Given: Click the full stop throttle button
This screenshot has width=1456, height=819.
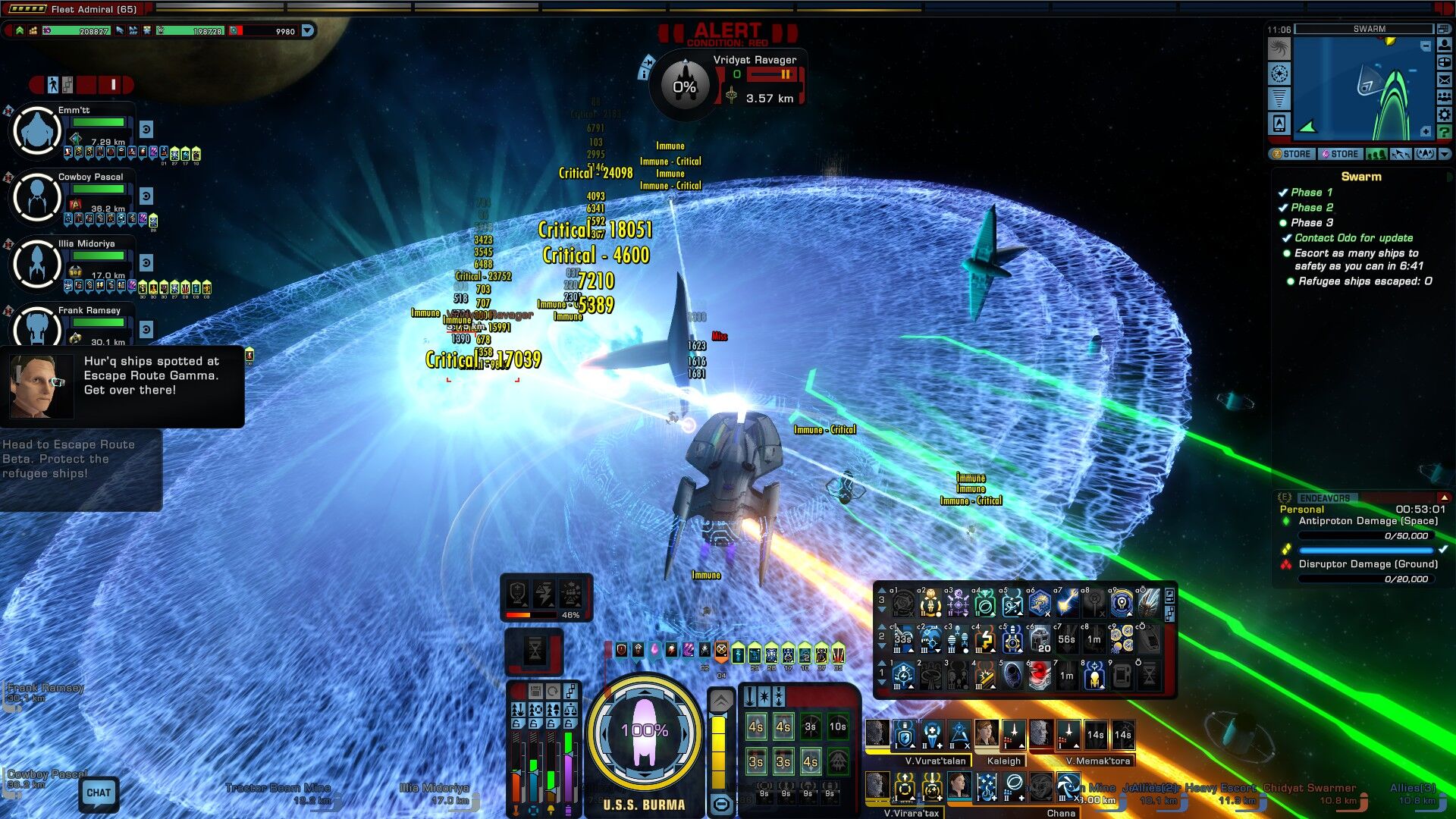Looking at the screenshot, I should pyautogui.click(x=720, y=804).
